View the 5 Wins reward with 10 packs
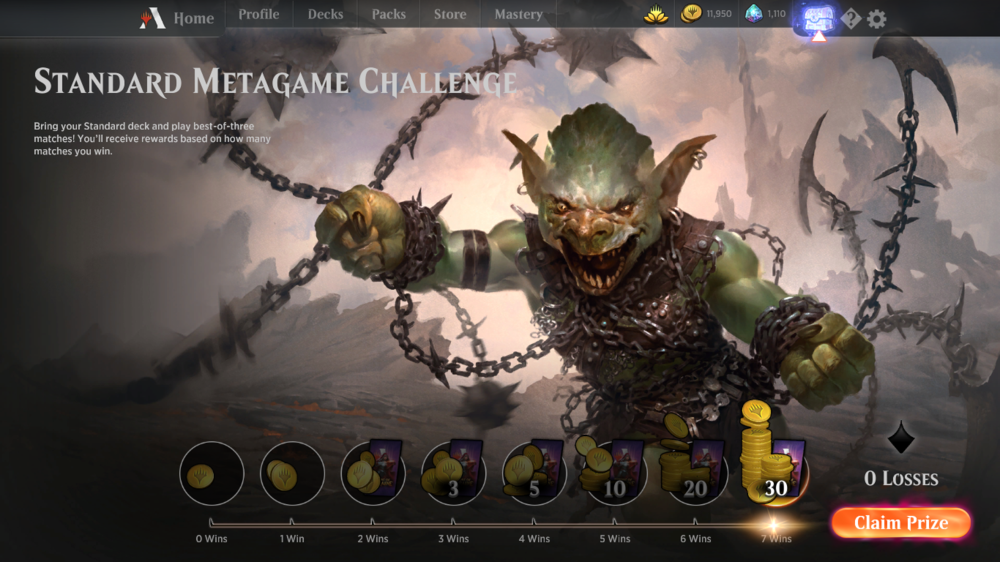Image resolution: width=1000 pixels, height=562 pixels. (x=615, y=473)
